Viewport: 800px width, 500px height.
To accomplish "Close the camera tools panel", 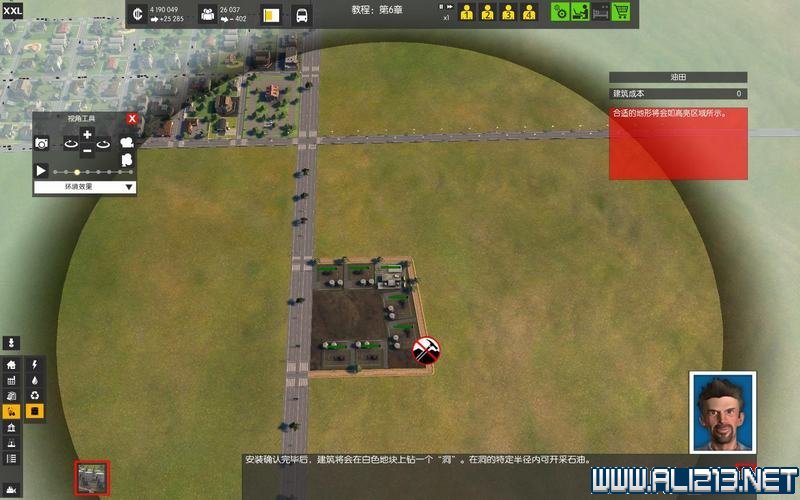I will point(131,119).
